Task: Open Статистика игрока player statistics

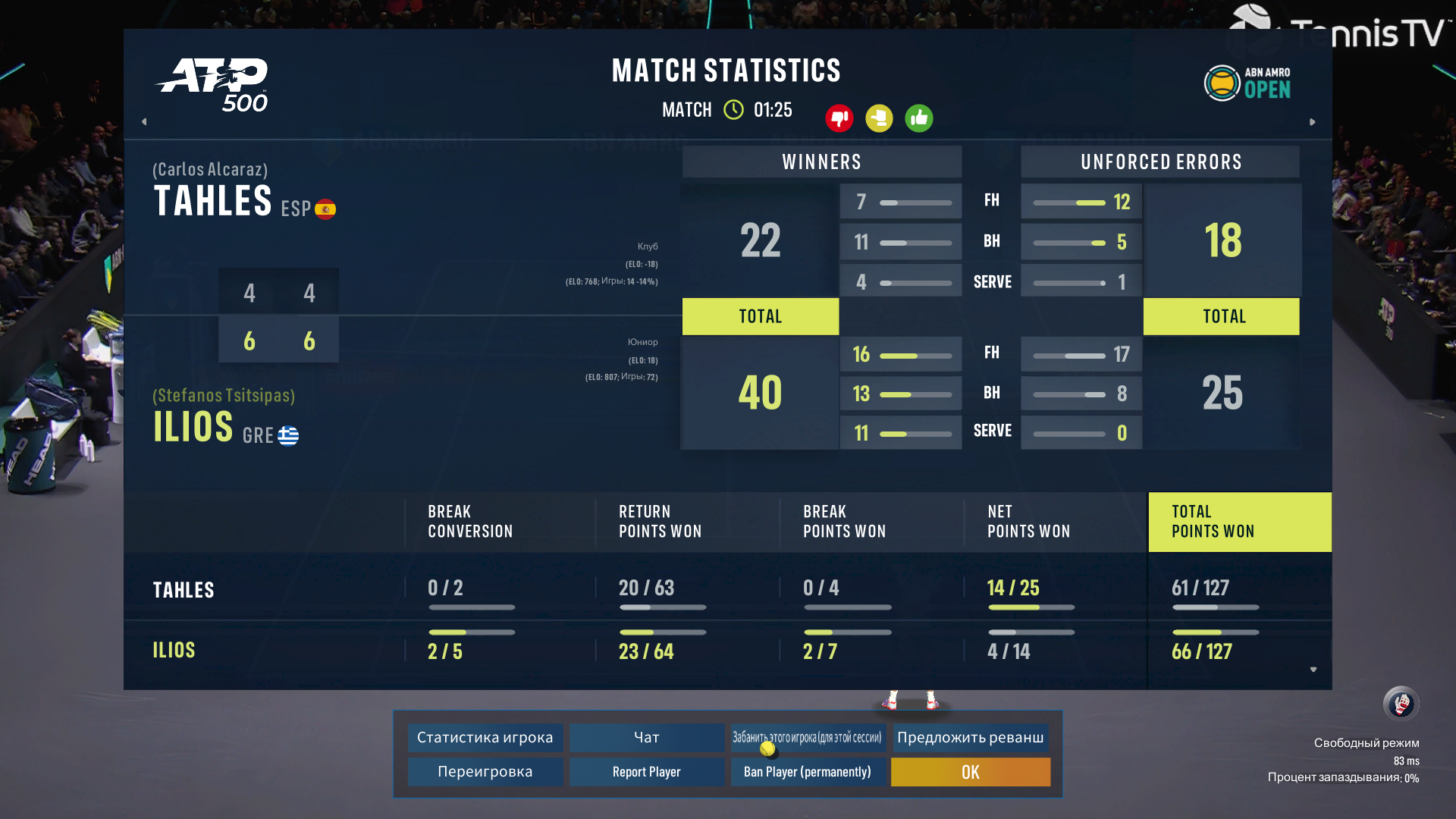Action: point(485,737)
